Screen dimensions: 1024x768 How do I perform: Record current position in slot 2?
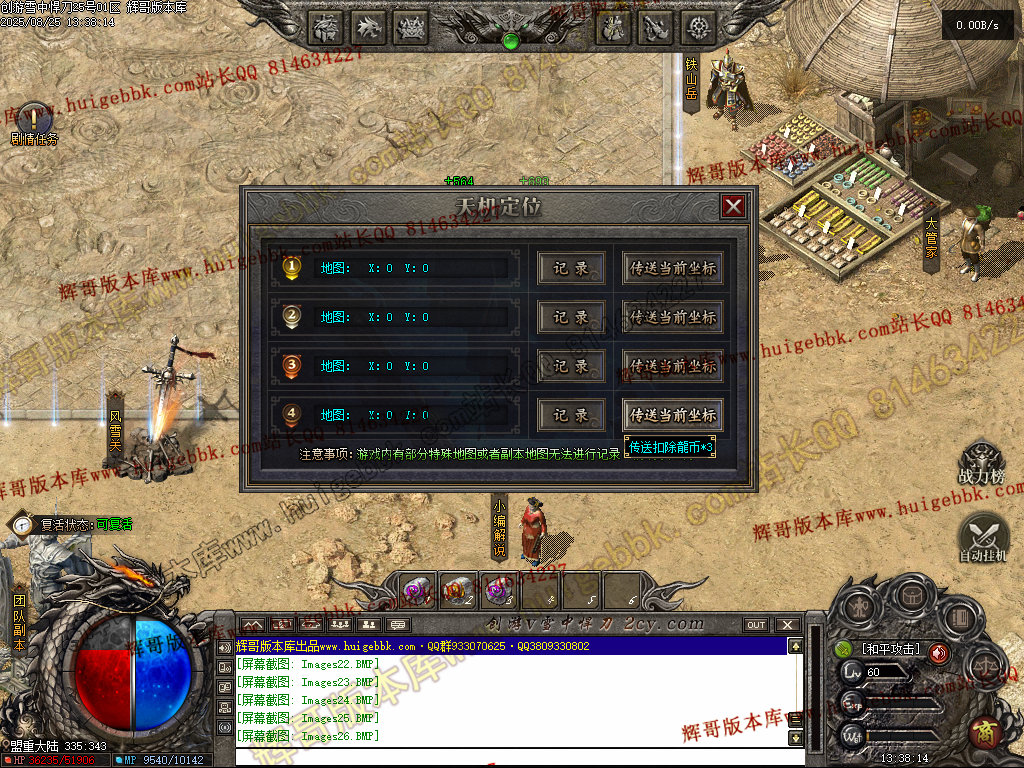[x=571, y=317]
